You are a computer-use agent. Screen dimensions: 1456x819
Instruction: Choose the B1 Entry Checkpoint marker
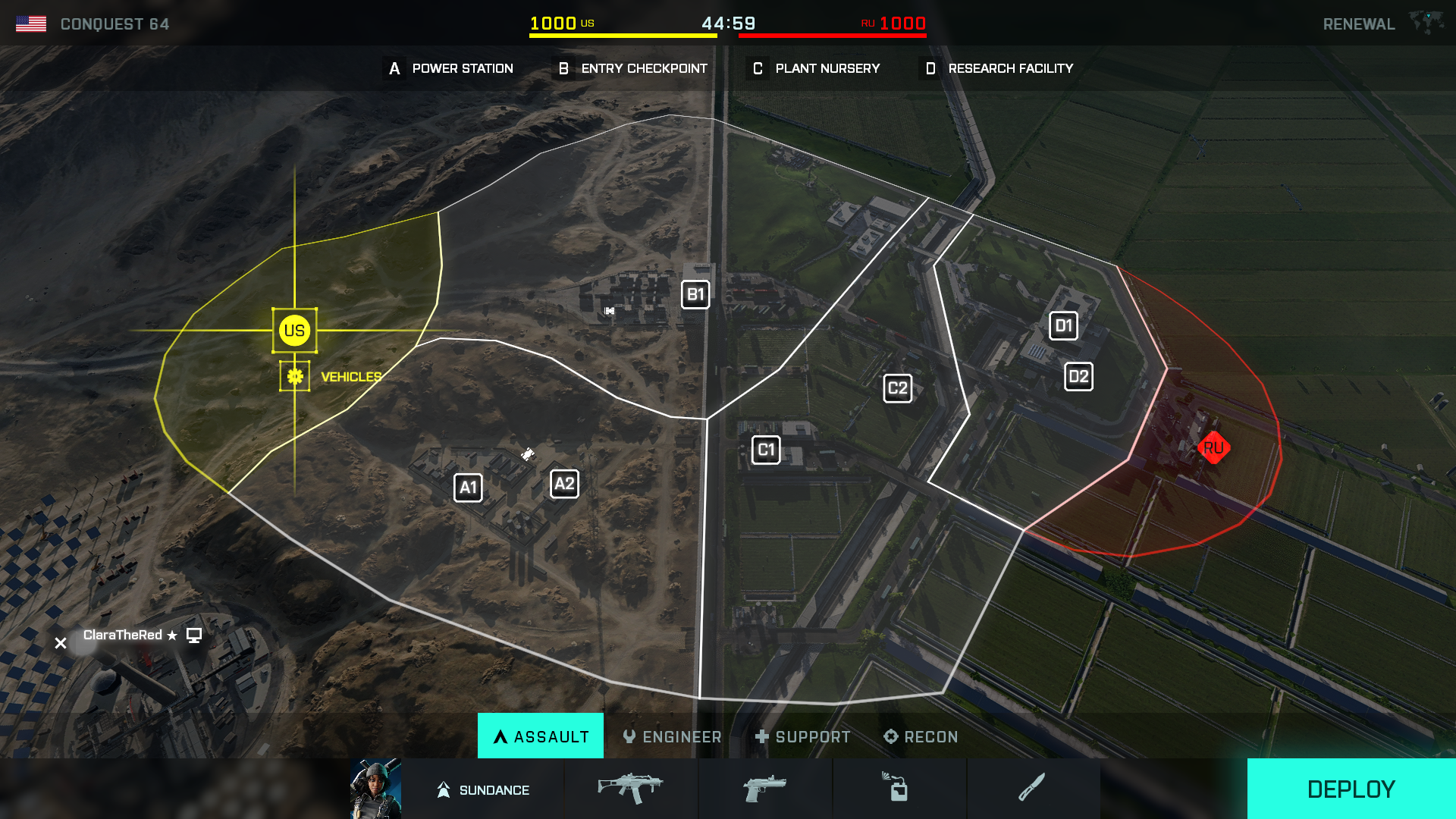click(695, 295)
